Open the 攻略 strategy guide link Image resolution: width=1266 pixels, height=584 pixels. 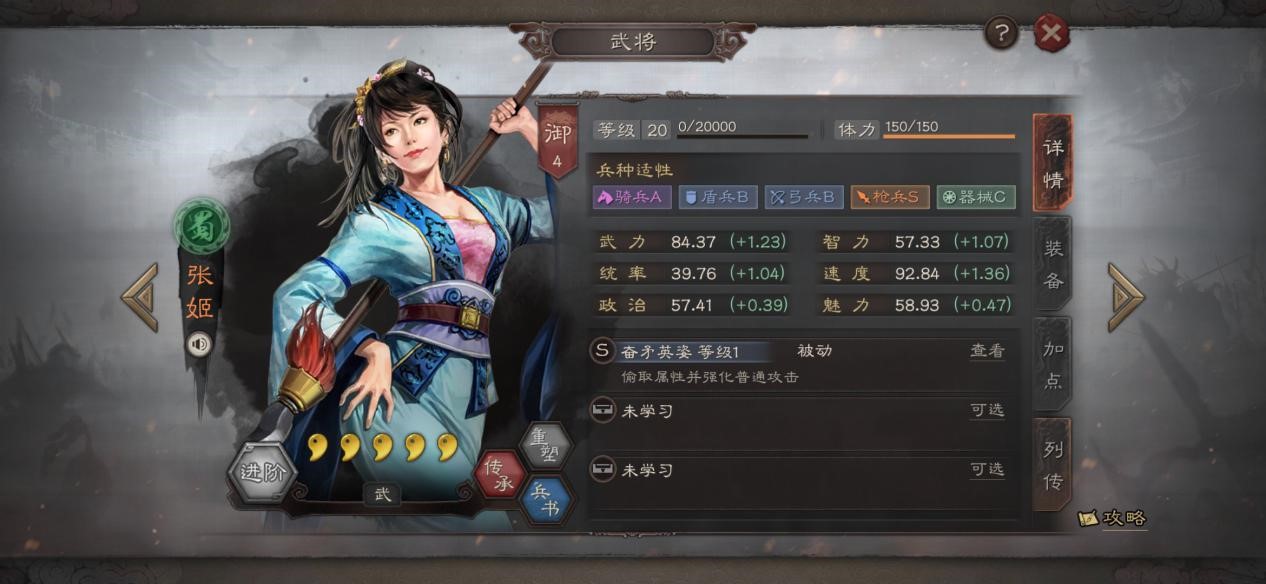coord(1113,518)
